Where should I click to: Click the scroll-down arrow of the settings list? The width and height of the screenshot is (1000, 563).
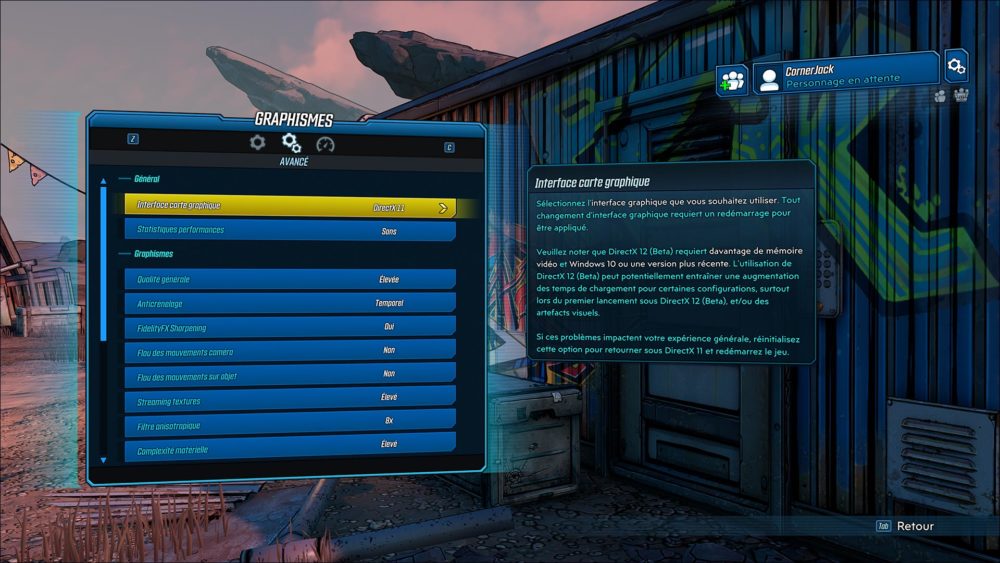coord(103,460)
